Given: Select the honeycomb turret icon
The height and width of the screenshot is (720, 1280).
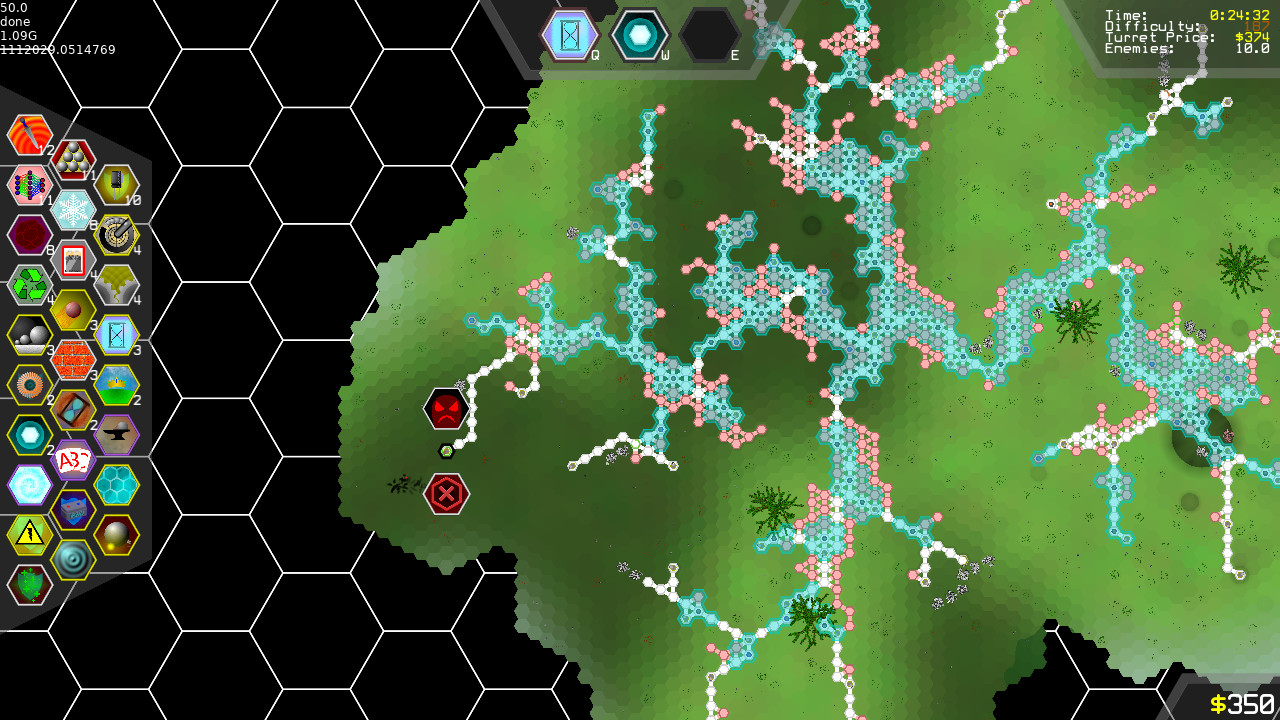Looking at the screenshot, I should coord(117,485).
